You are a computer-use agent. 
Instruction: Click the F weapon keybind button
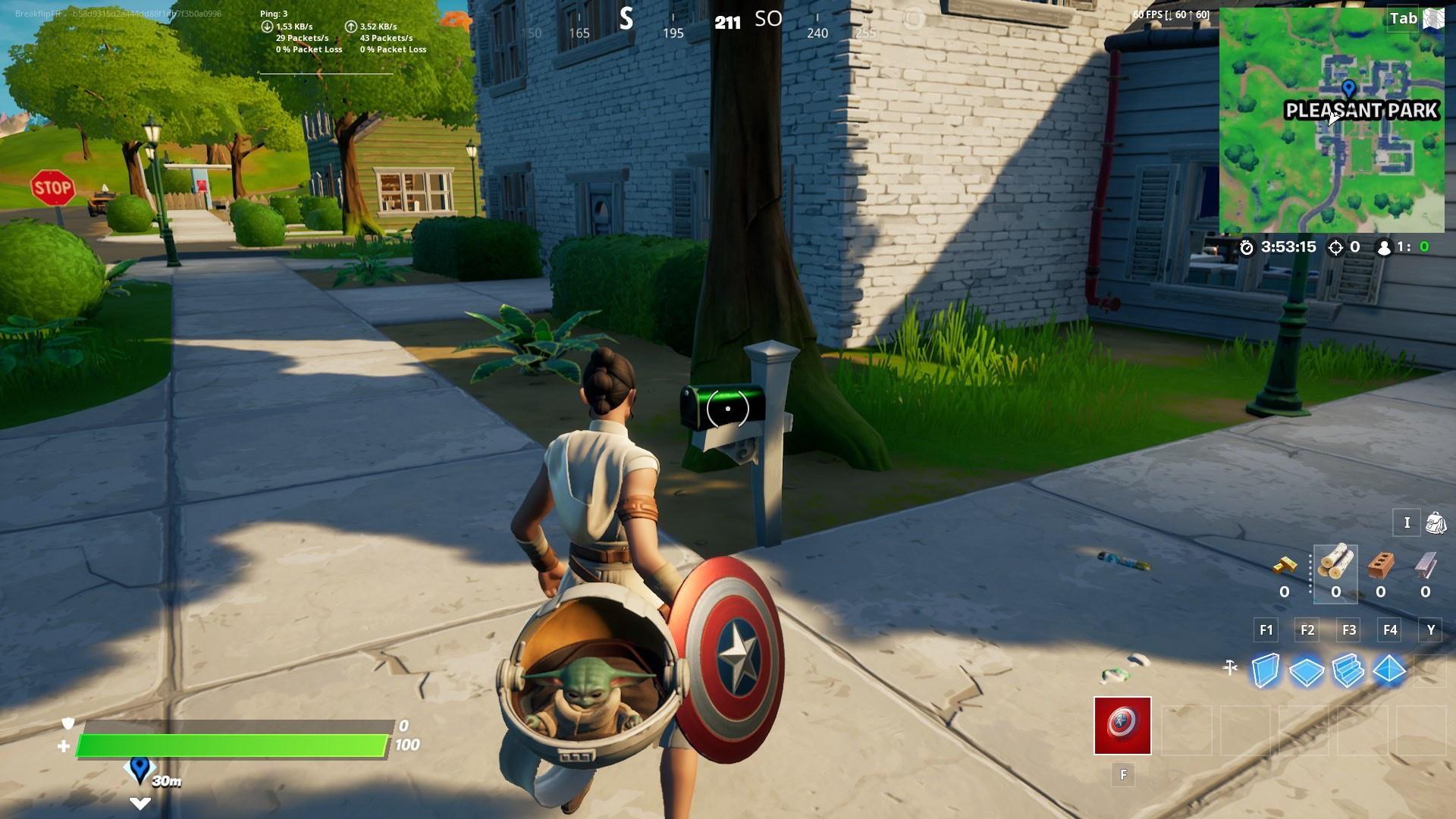1123,774
